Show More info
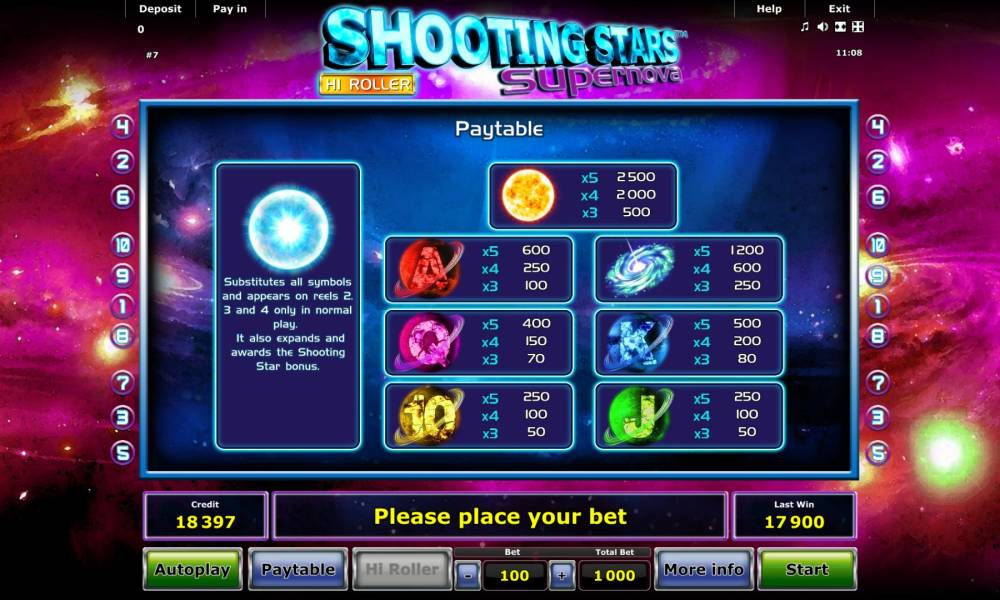This screenshot has height=600, width=1000. 703,569
